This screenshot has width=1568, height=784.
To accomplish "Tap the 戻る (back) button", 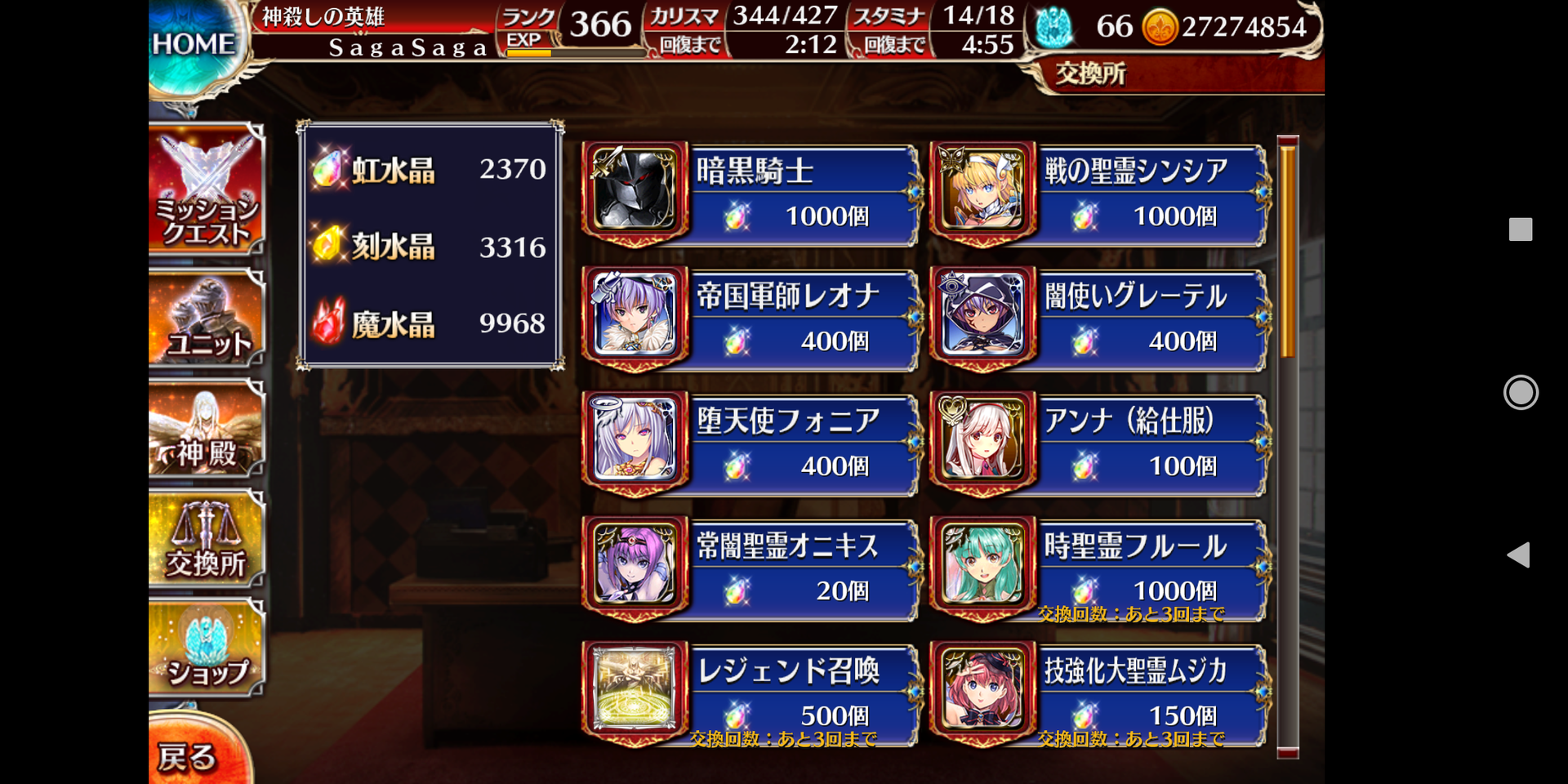I will click(189, 755).
